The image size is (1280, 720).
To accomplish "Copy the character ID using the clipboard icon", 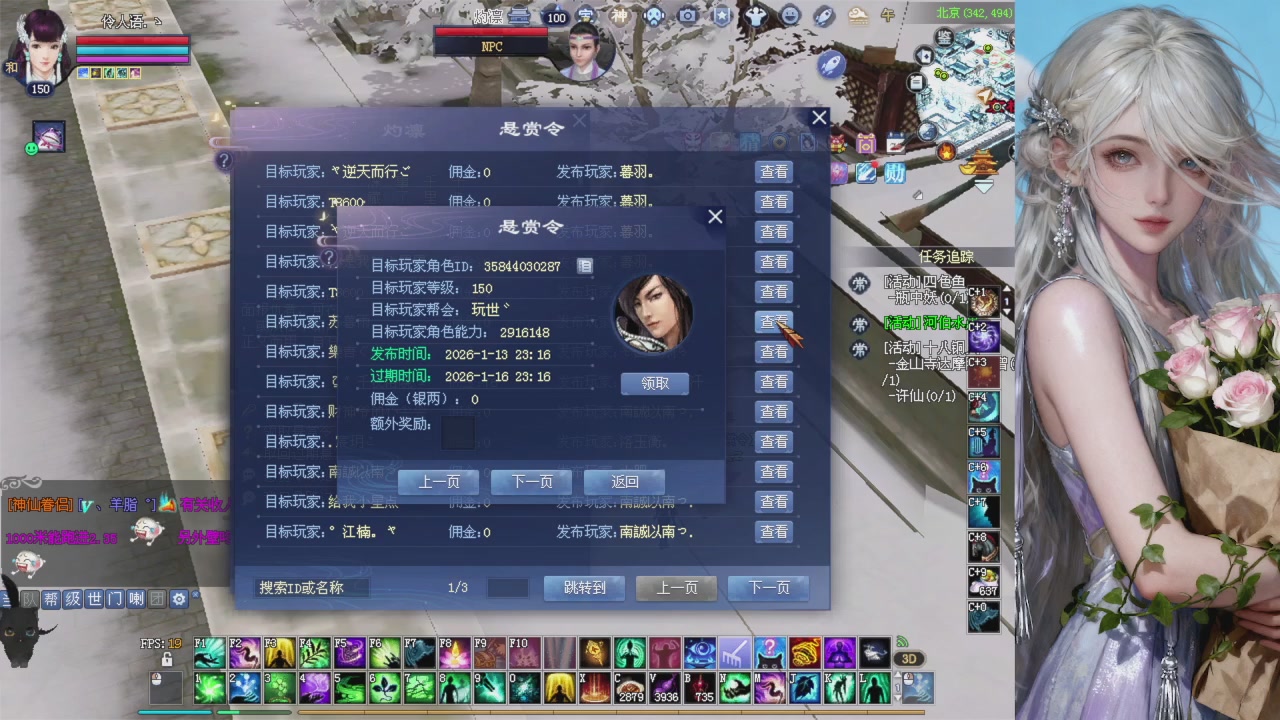I will (x=585, y=266).
